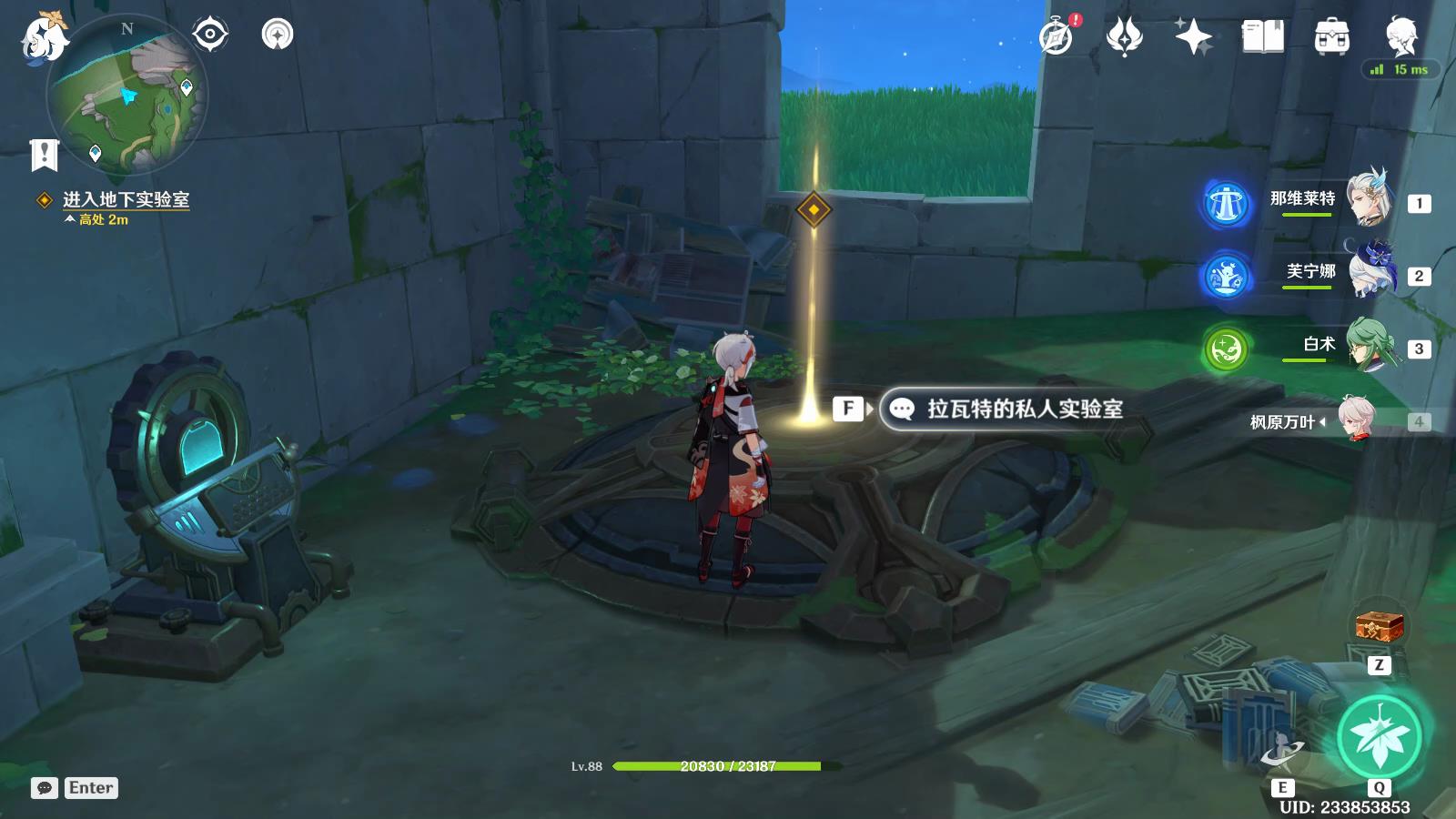
Task: Open the round spiral icon near minimap
Action: click(x=278, y=35)
